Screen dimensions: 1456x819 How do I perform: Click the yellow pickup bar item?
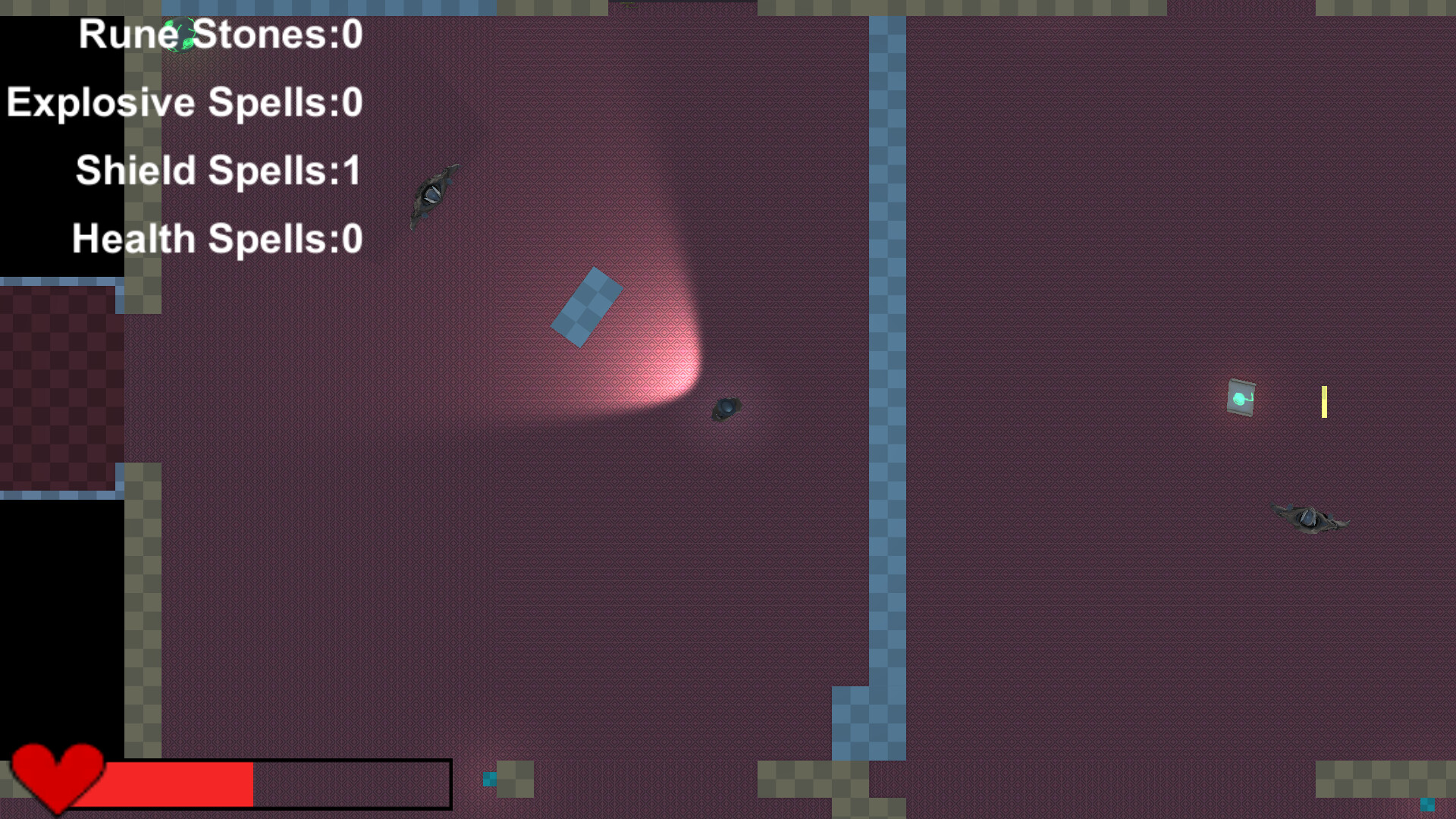[1323, 403]
